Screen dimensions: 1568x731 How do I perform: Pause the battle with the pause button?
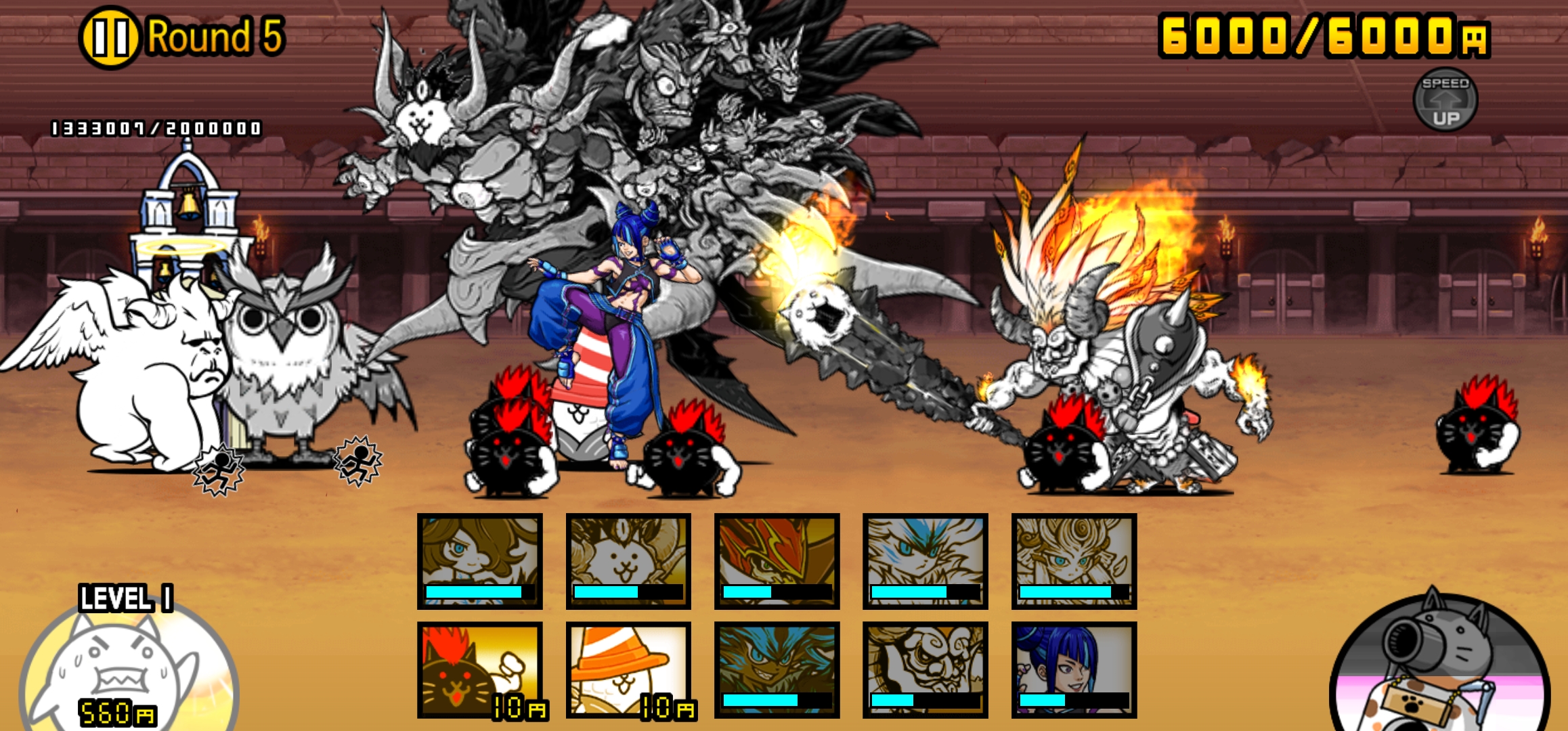point(110,38)
